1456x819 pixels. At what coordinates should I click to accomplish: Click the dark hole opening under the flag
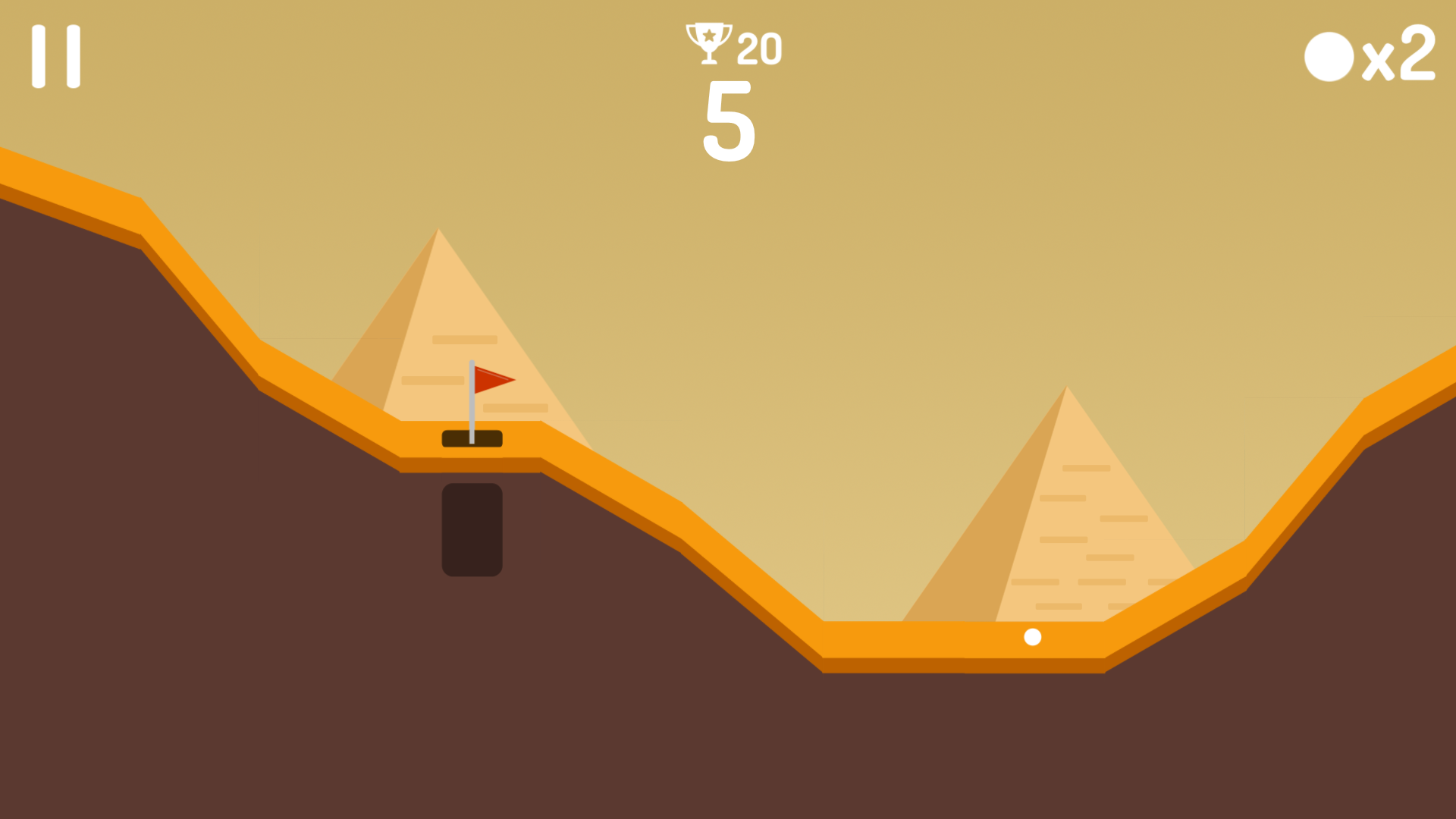click(472, 438)
